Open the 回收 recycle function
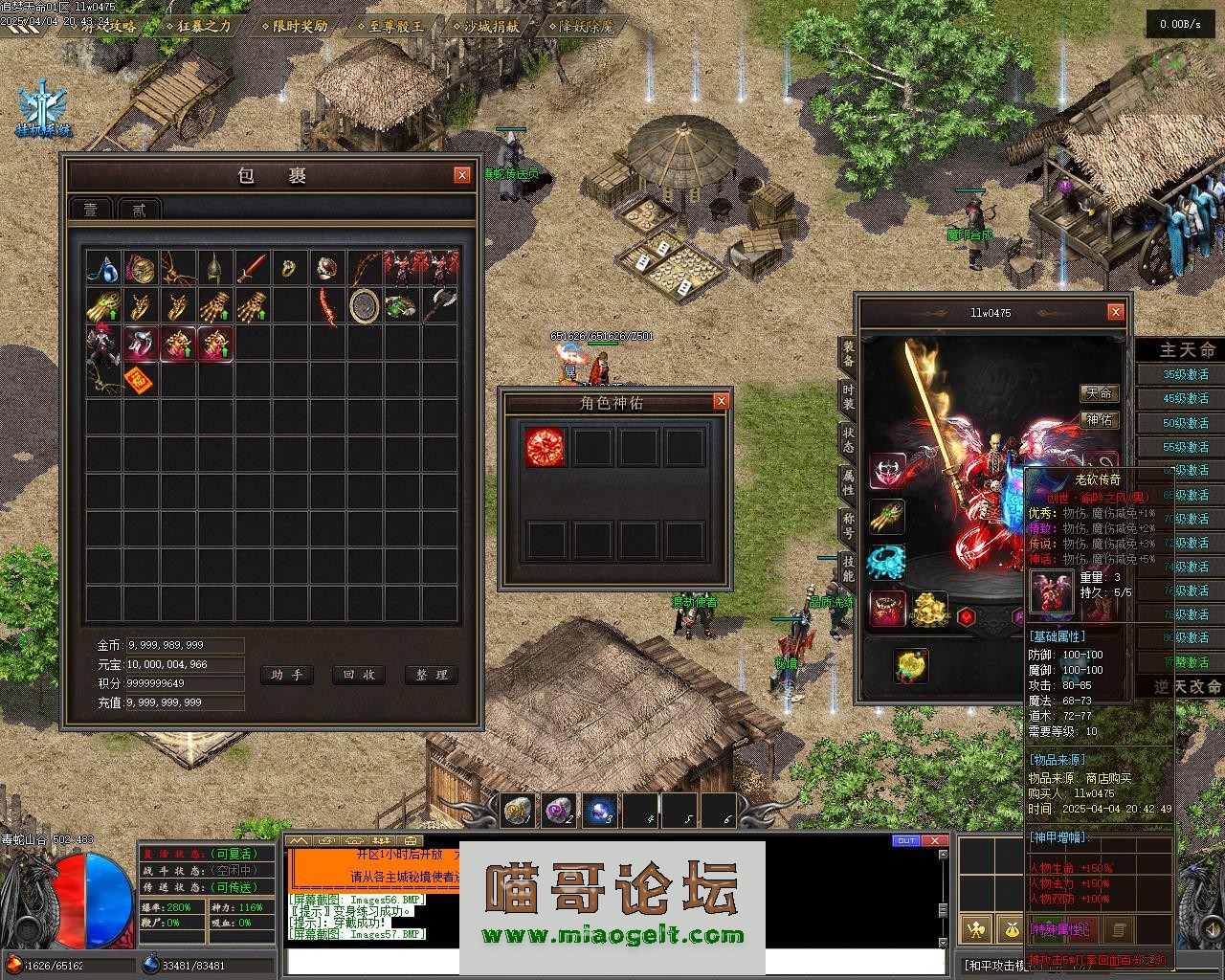This screenshot has width=1225, height=980. [359, 675]
